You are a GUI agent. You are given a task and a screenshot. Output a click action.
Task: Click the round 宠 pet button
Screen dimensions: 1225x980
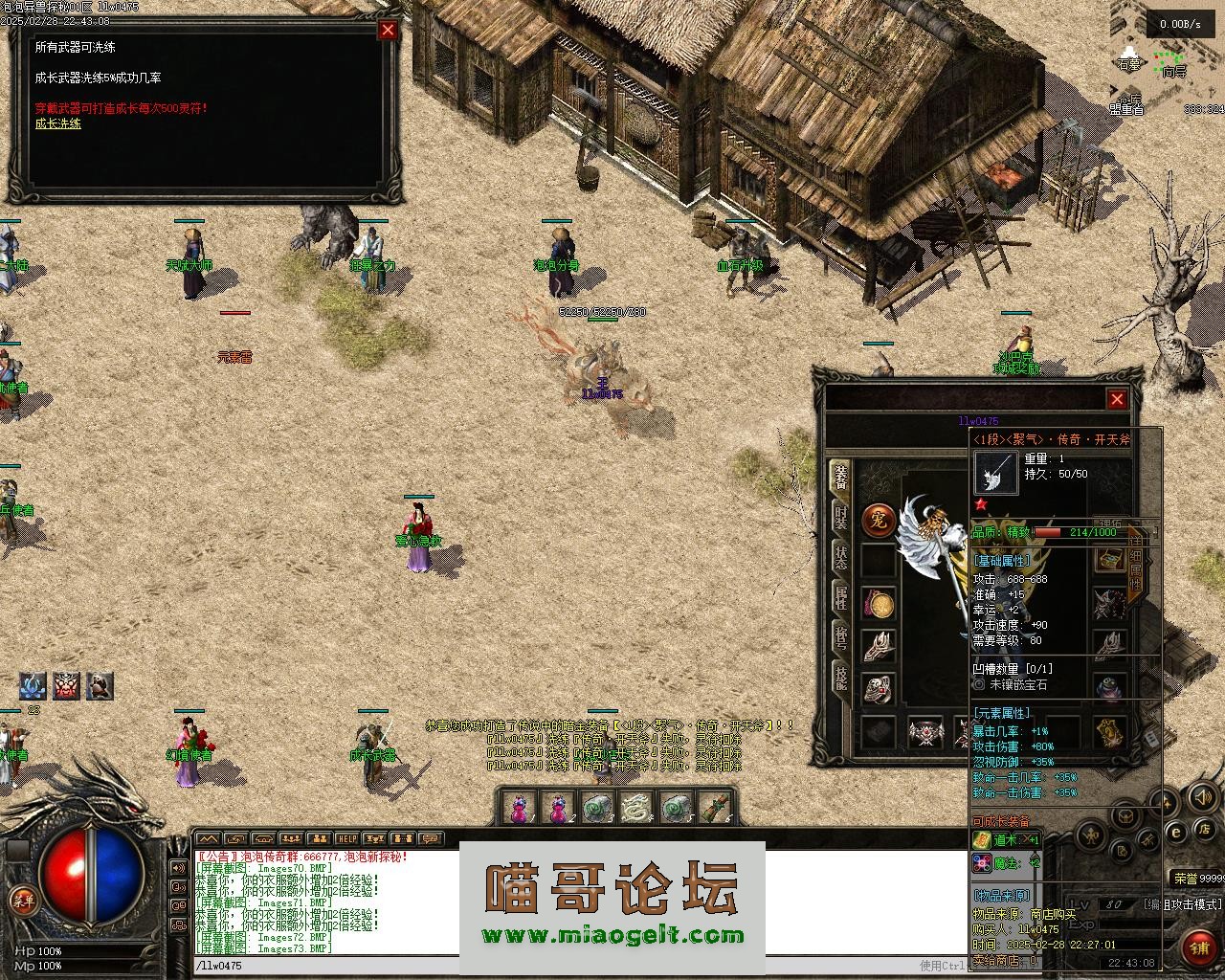[879, 521]
